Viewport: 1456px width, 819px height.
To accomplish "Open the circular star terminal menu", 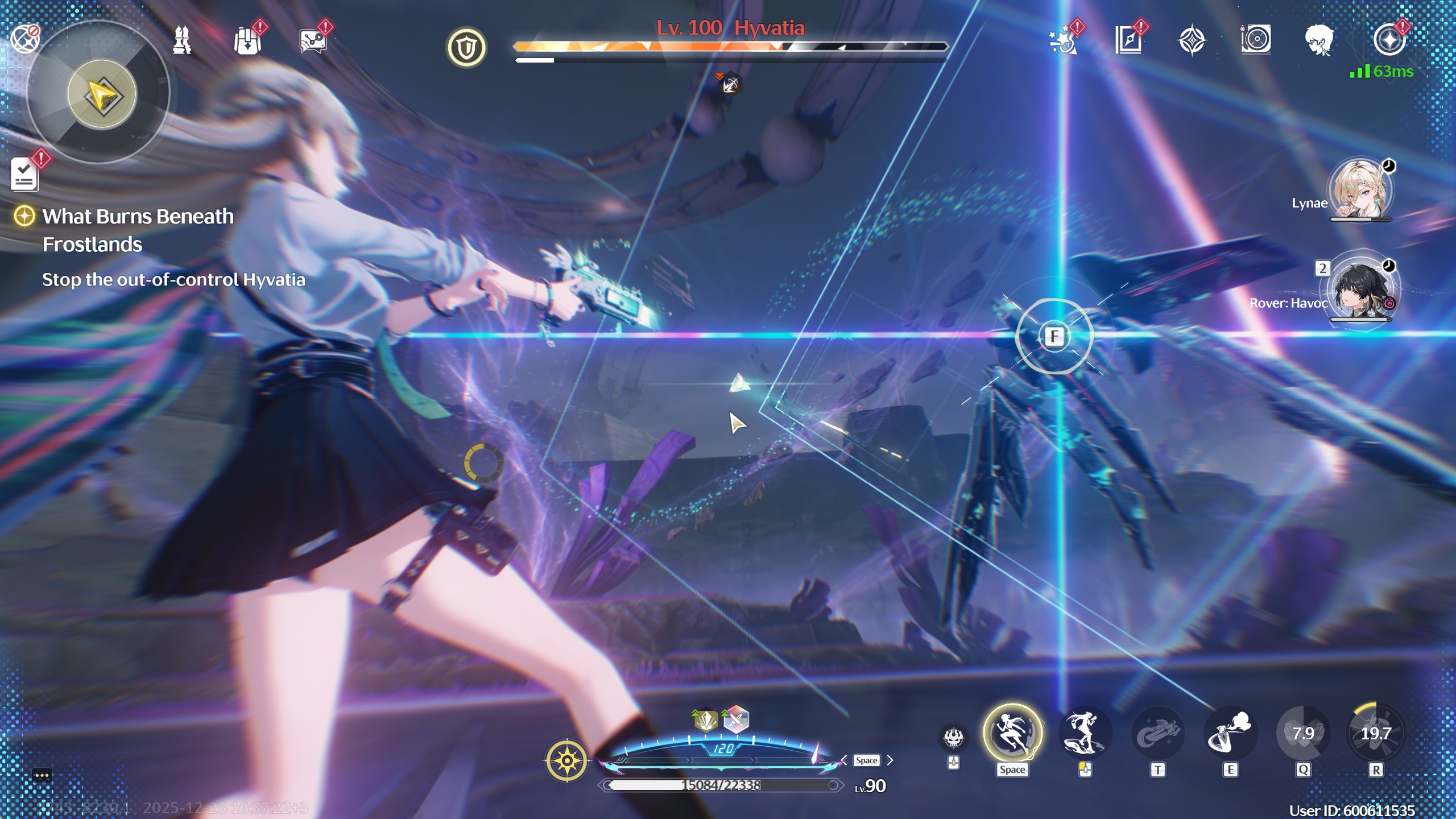I will (1389, 40).
